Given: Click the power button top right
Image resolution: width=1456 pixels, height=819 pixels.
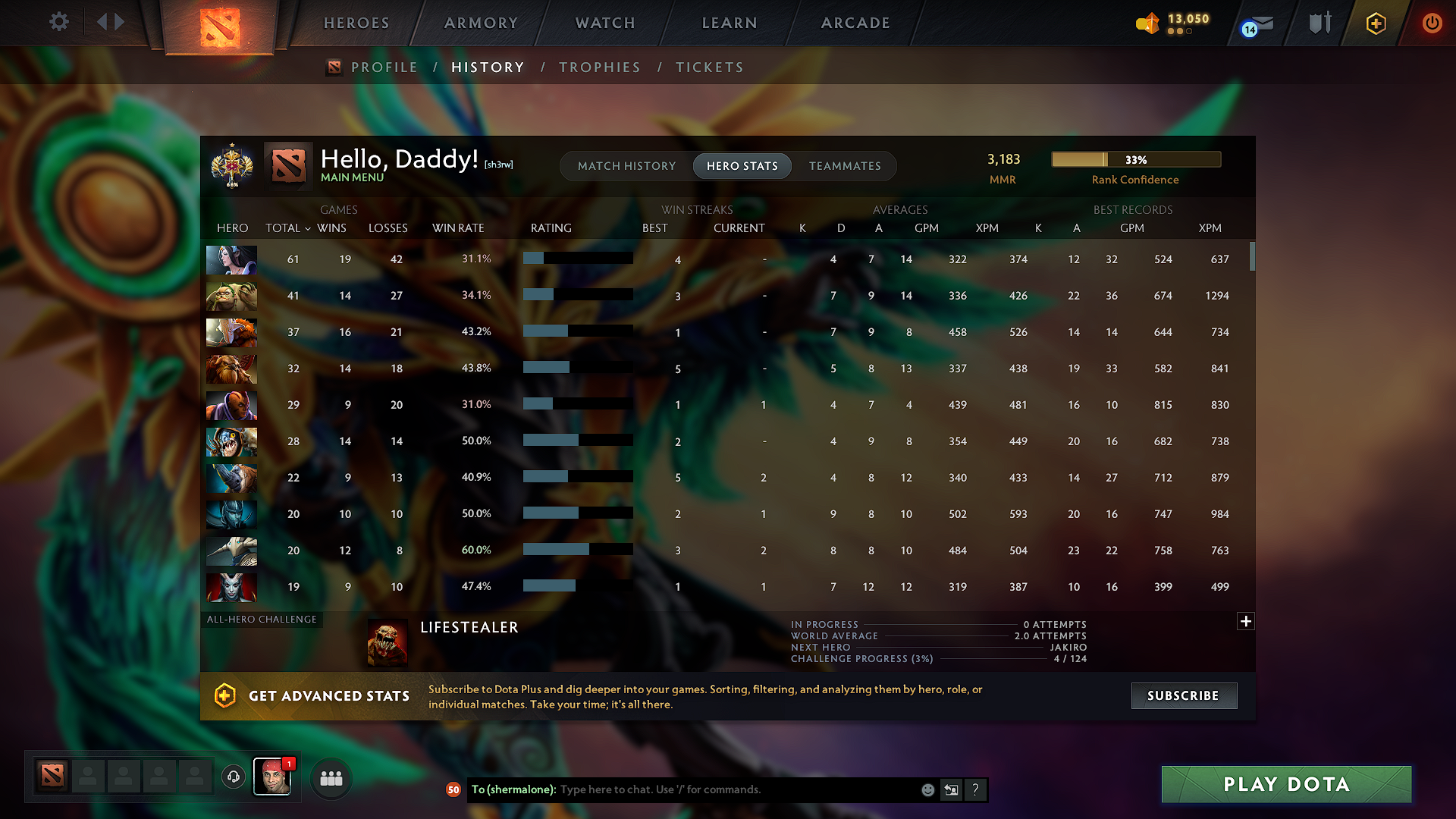Looking at the screenshot, I should (1432, 23).
